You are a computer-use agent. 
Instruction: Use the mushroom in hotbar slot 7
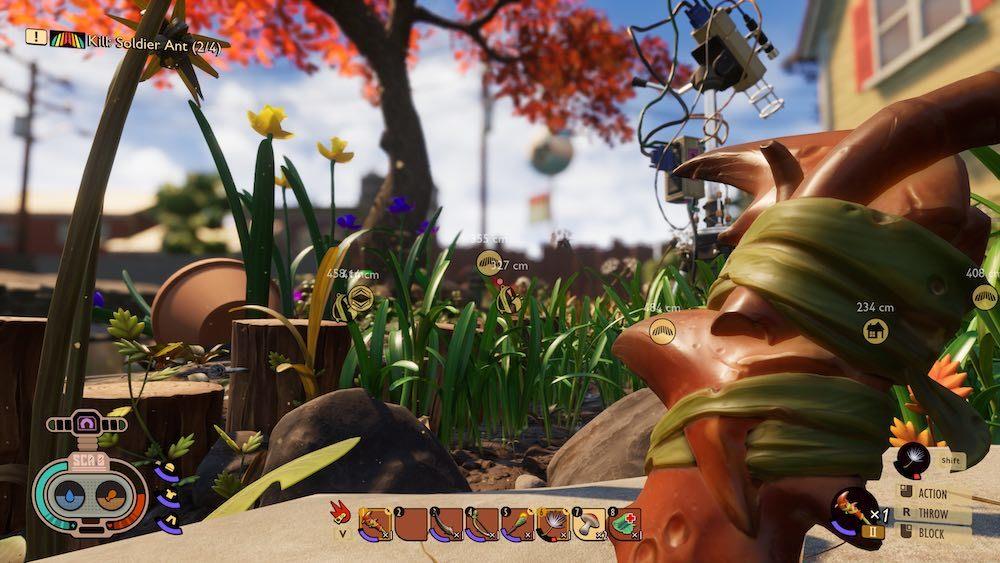tap(588, 524)
